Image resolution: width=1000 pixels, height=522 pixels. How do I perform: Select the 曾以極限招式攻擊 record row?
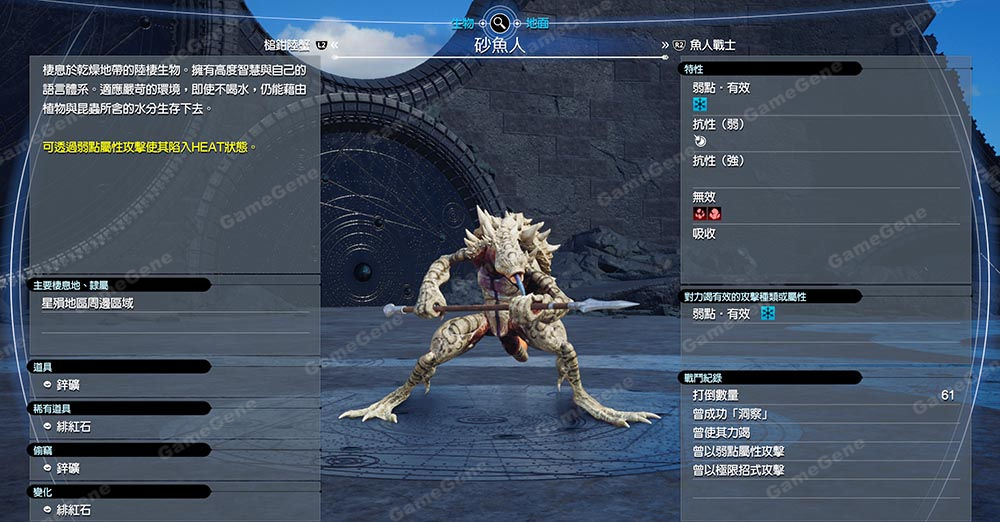tap(739, 471)
